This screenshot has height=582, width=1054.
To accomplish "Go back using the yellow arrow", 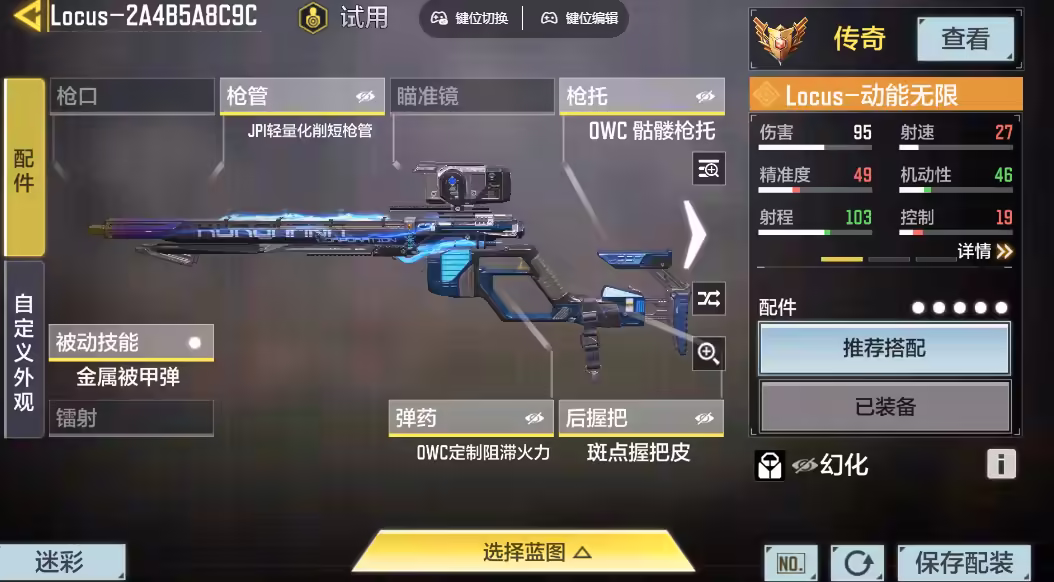I will pos(26,16).
